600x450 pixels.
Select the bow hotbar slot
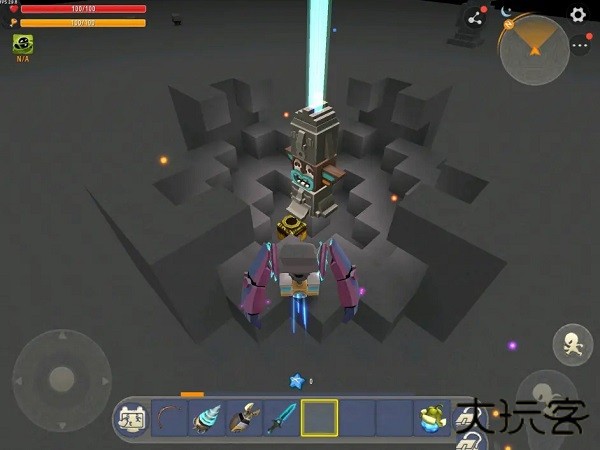(170, 418)
